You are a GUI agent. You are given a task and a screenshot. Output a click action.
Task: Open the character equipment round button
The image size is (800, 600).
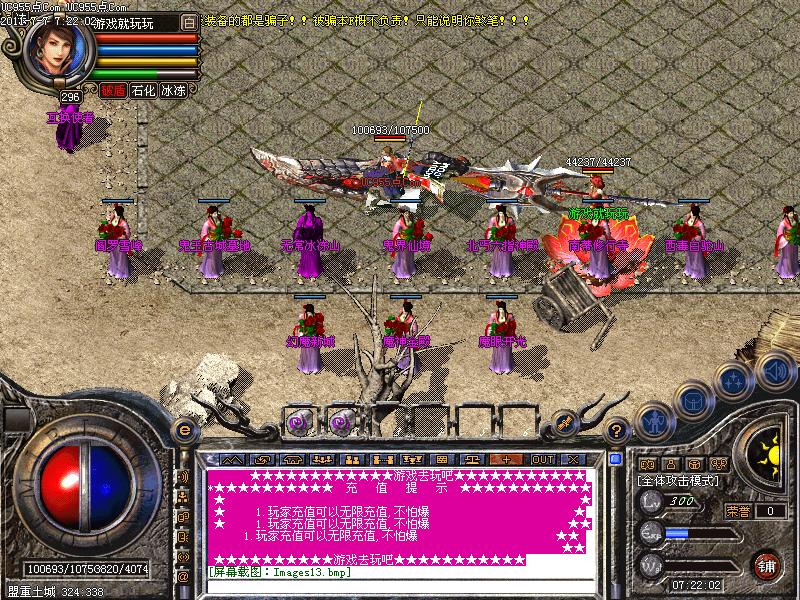[653, 420]
